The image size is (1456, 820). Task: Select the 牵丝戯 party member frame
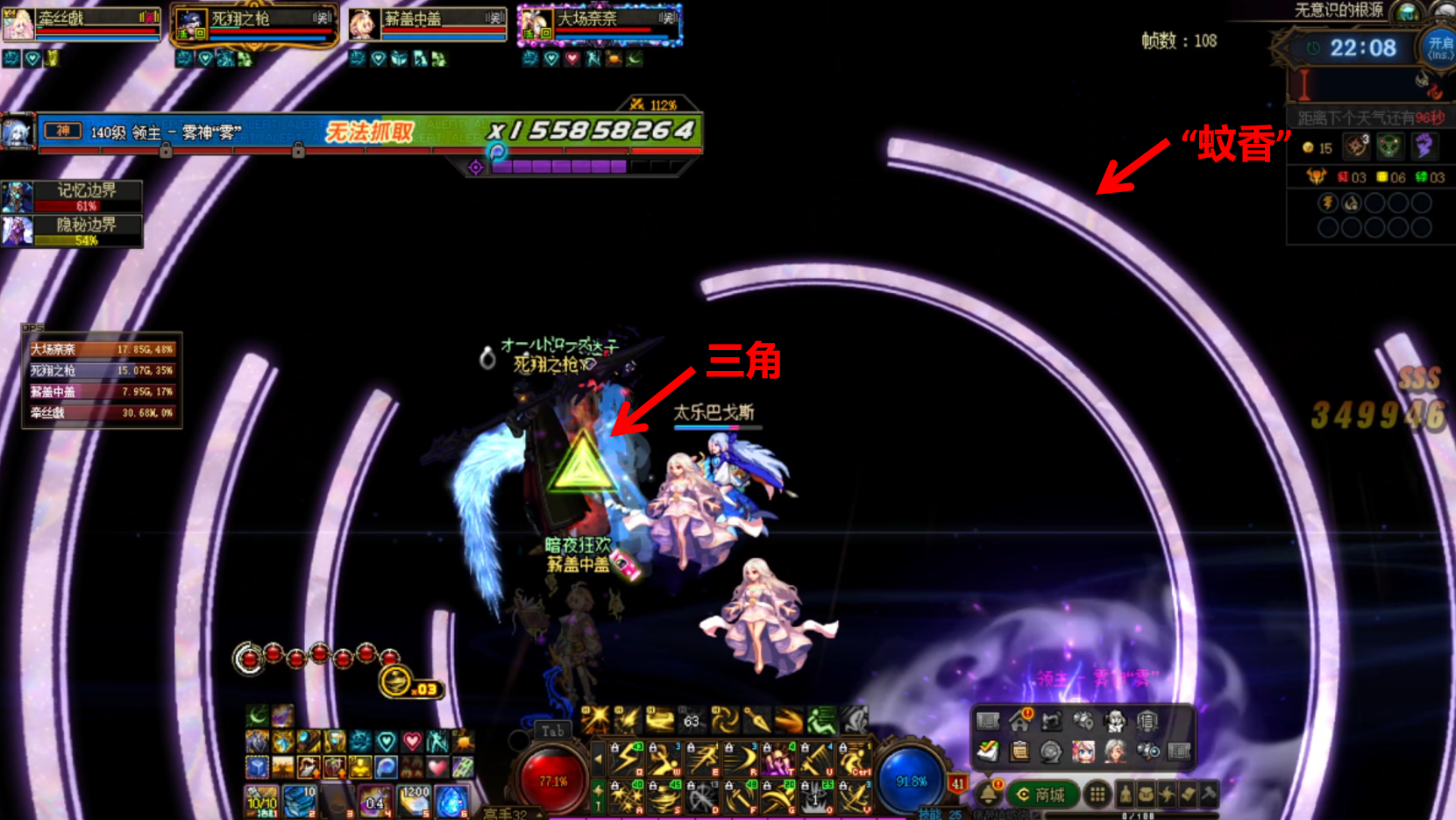[x=82, y=24]
